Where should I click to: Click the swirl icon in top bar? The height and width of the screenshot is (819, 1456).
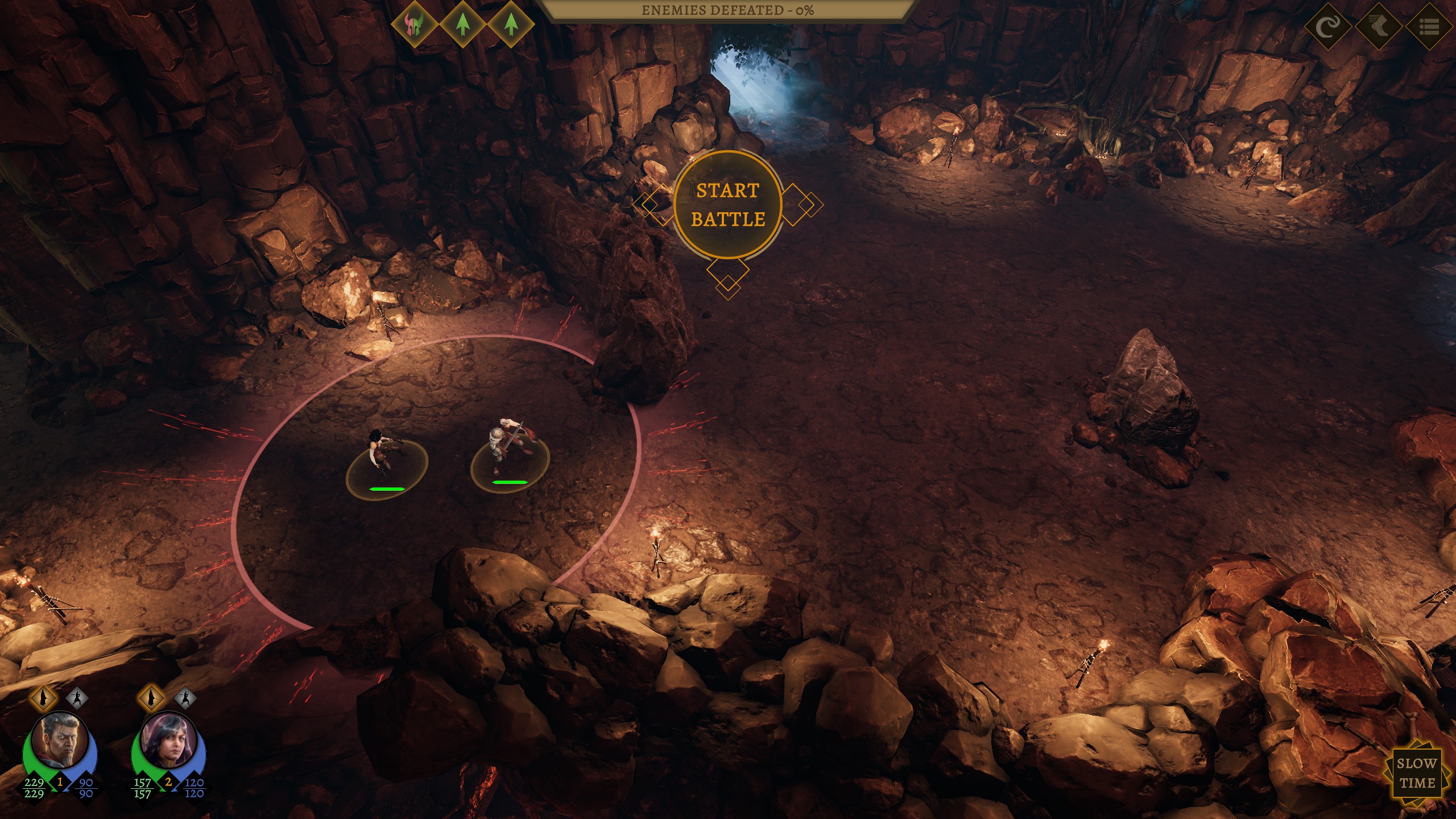[1328, 27]
